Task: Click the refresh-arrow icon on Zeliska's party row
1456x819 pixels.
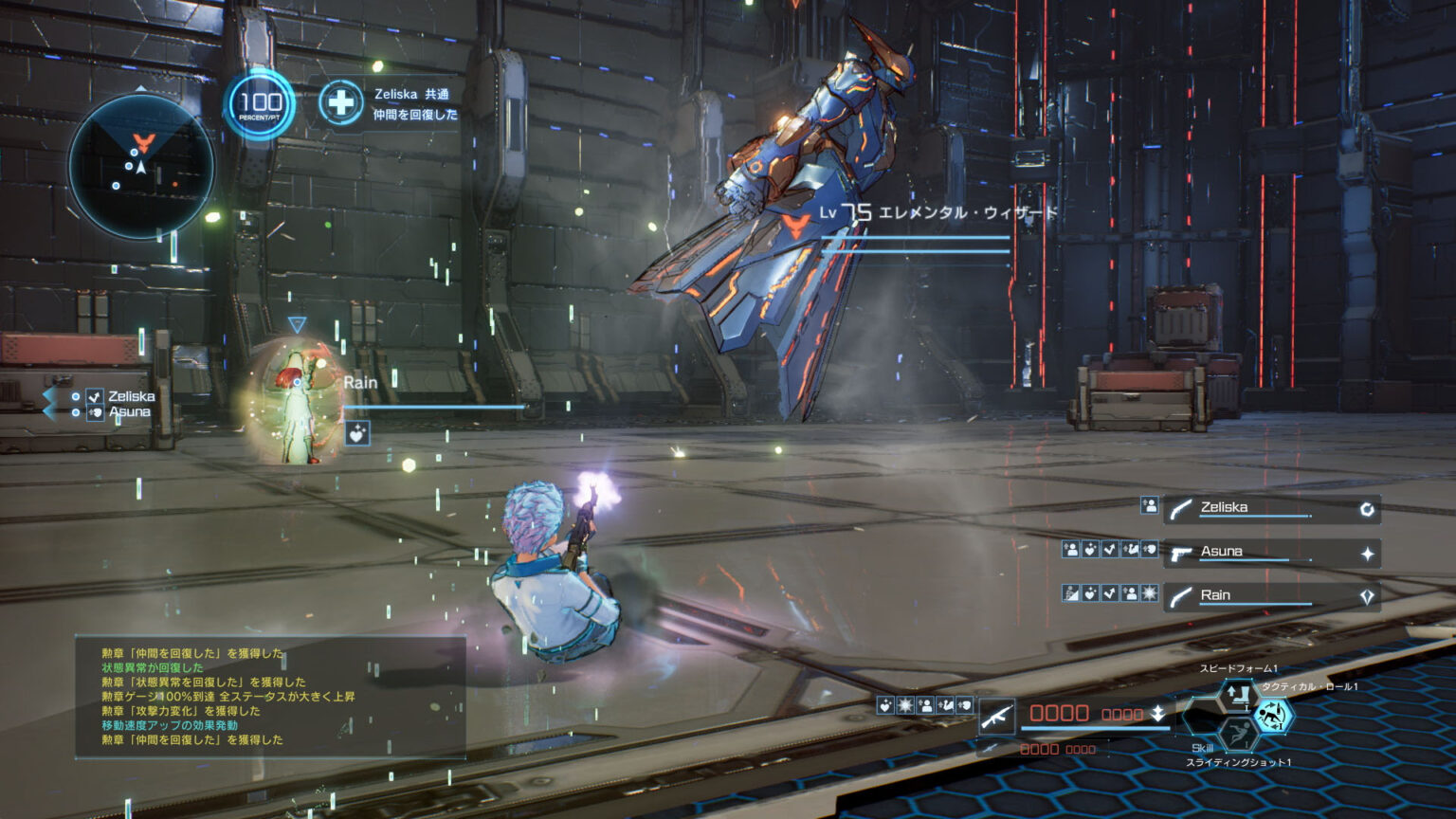Action: [x=1367, y=510]
